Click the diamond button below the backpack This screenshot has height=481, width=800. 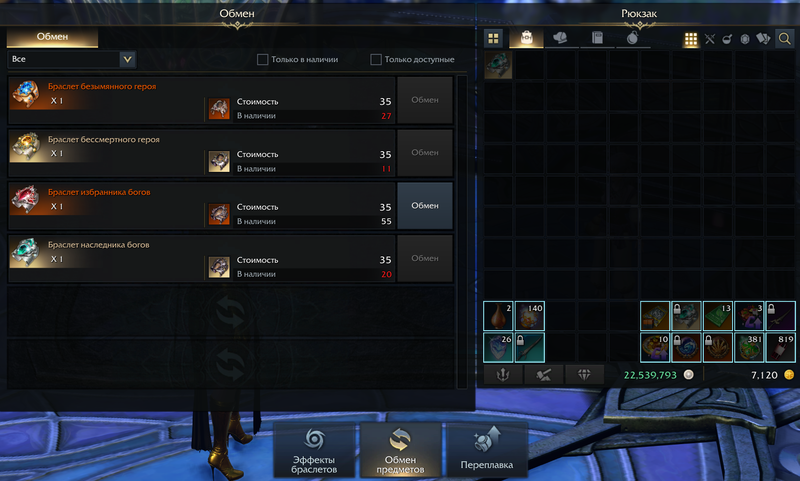583,375
